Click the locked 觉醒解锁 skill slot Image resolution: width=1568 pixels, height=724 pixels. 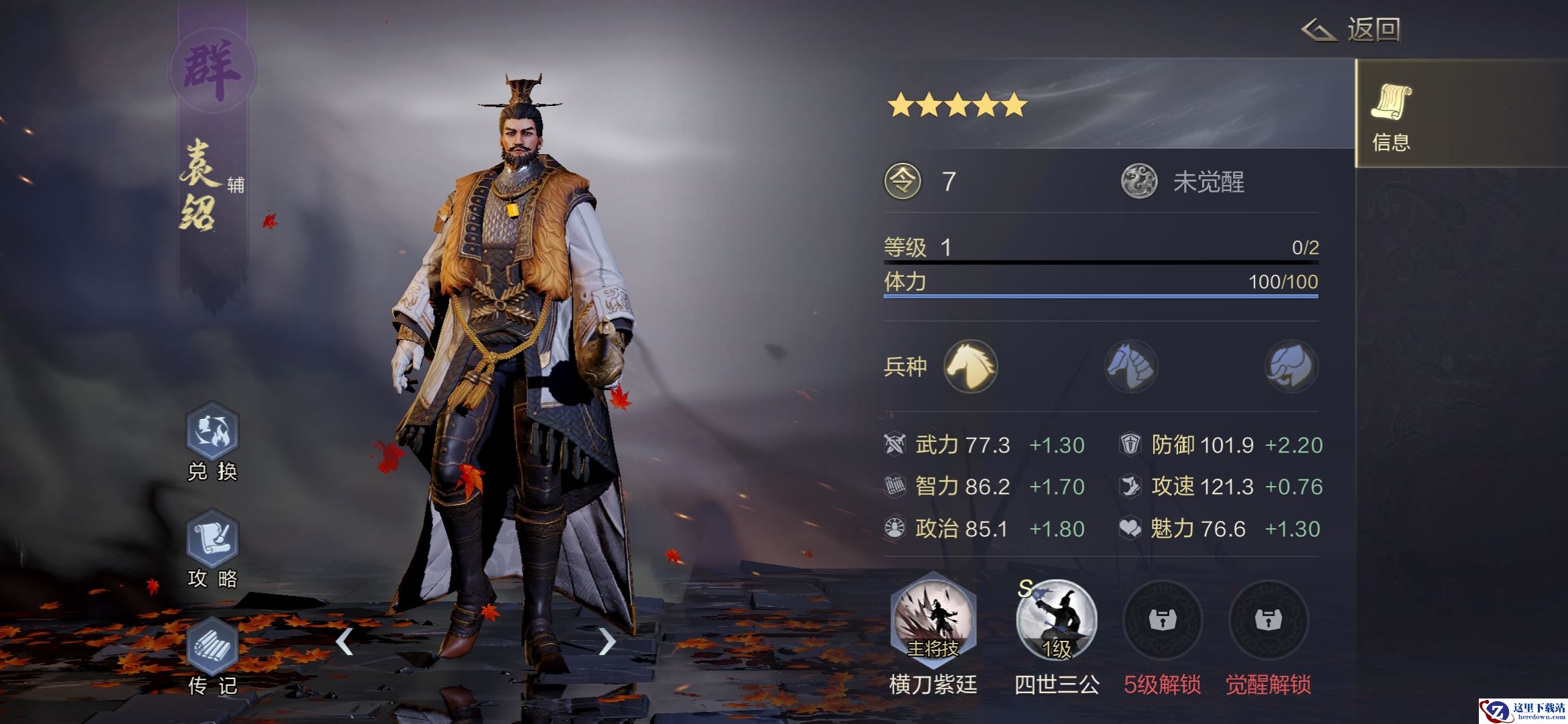point(1268,620)
